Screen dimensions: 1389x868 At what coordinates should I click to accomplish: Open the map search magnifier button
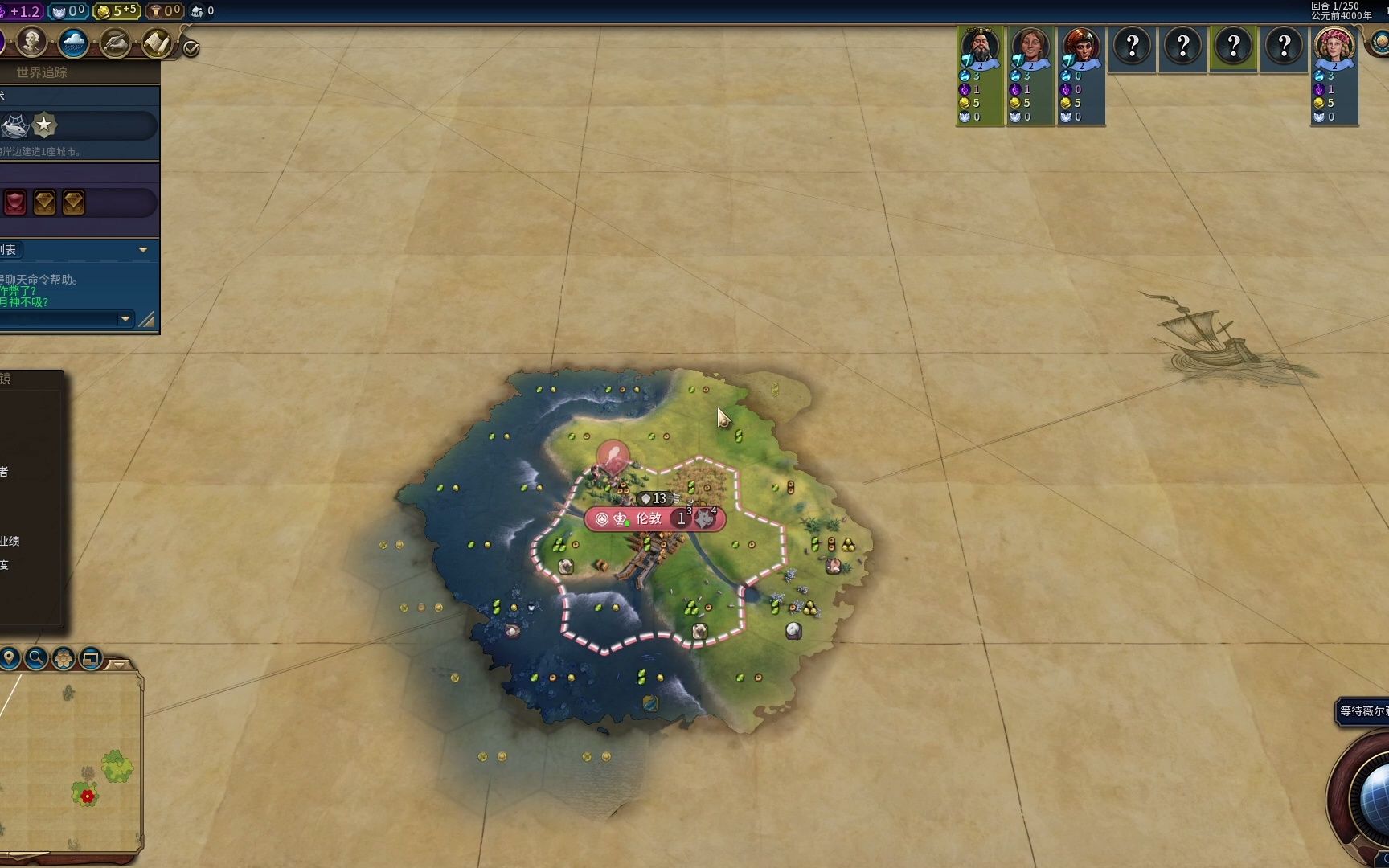(36, 659)
